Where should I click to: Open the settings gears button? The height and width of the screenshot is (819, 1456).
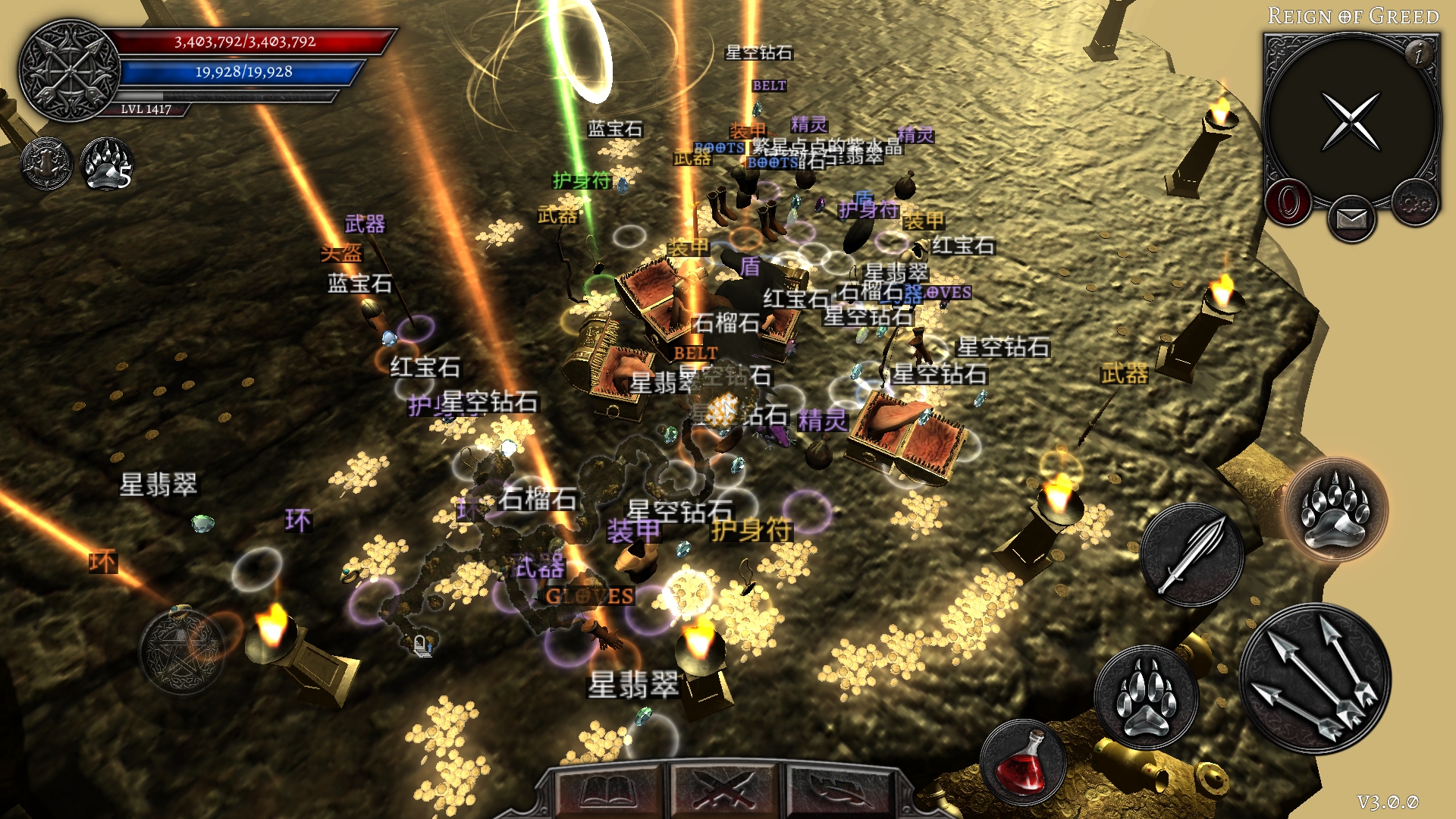tap(1414, 202)
